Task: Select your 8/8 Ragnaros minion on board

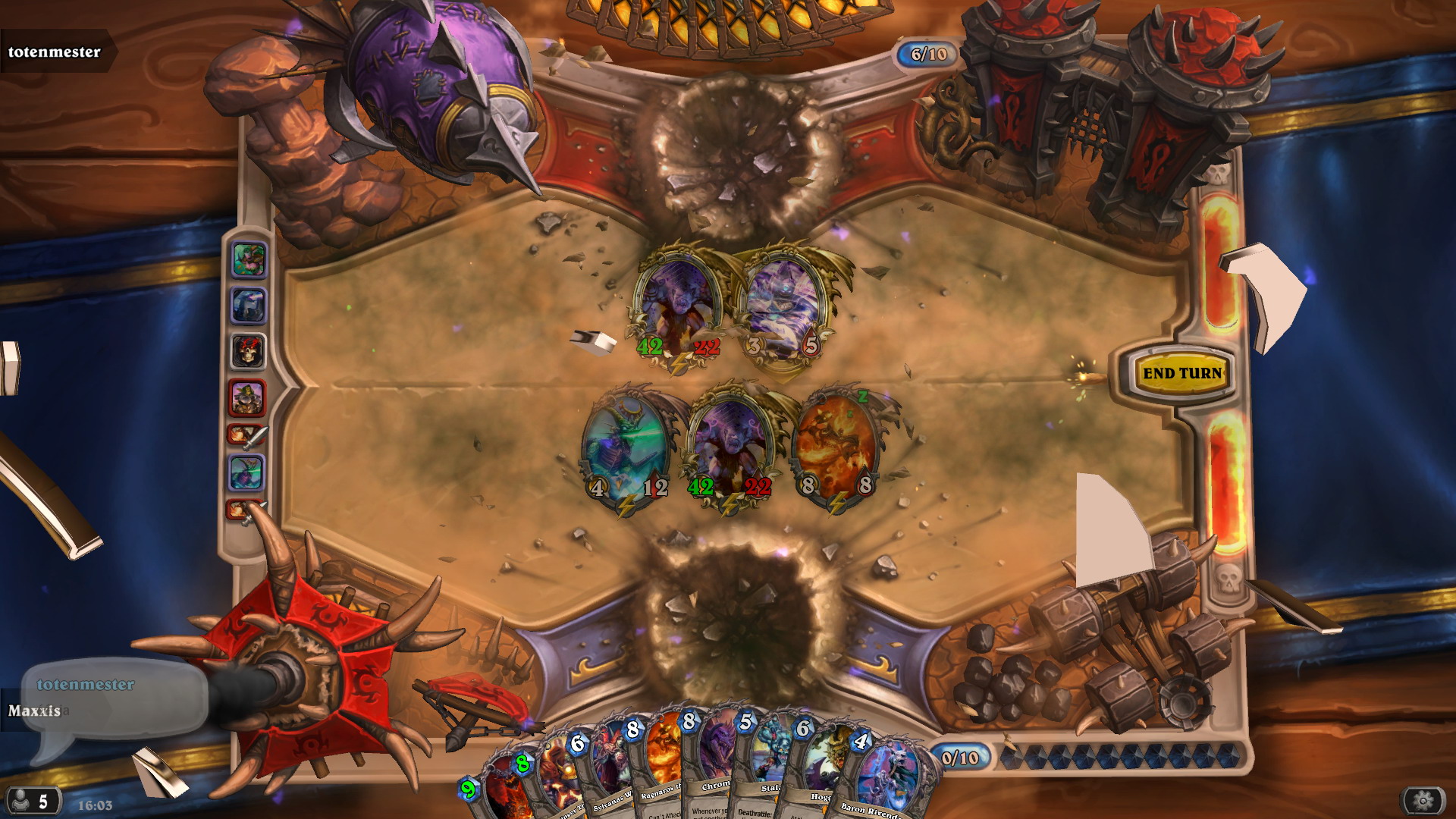Action: tap(836, 446)
